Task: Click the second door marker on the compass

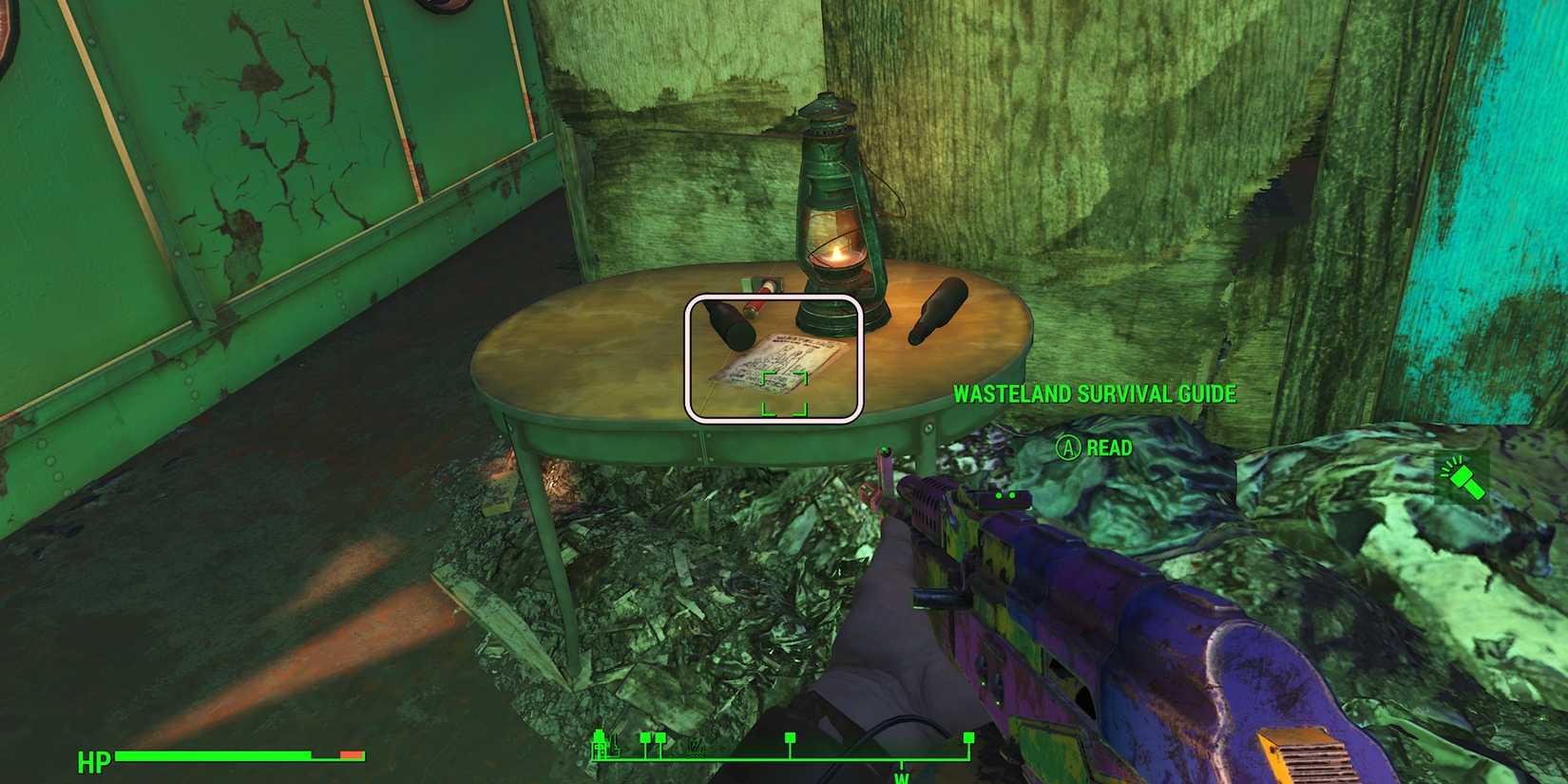Action: tap(660, 739)
